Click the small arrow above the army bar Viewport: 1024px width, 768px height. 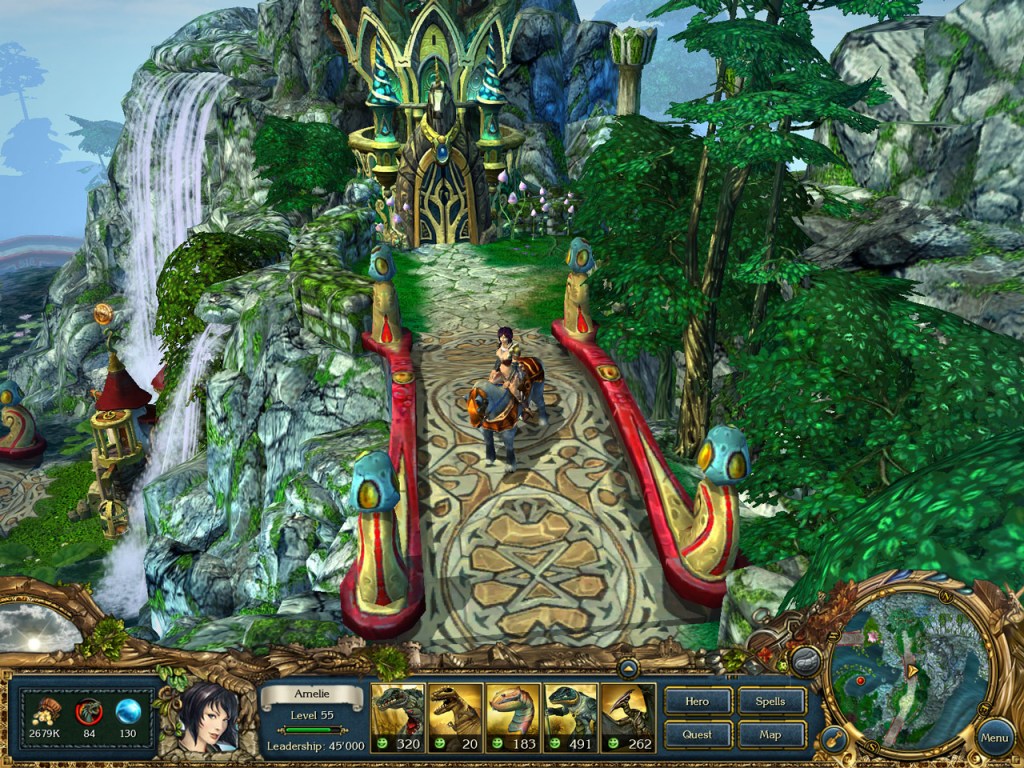pyautogui.click(x=629, y=669)
